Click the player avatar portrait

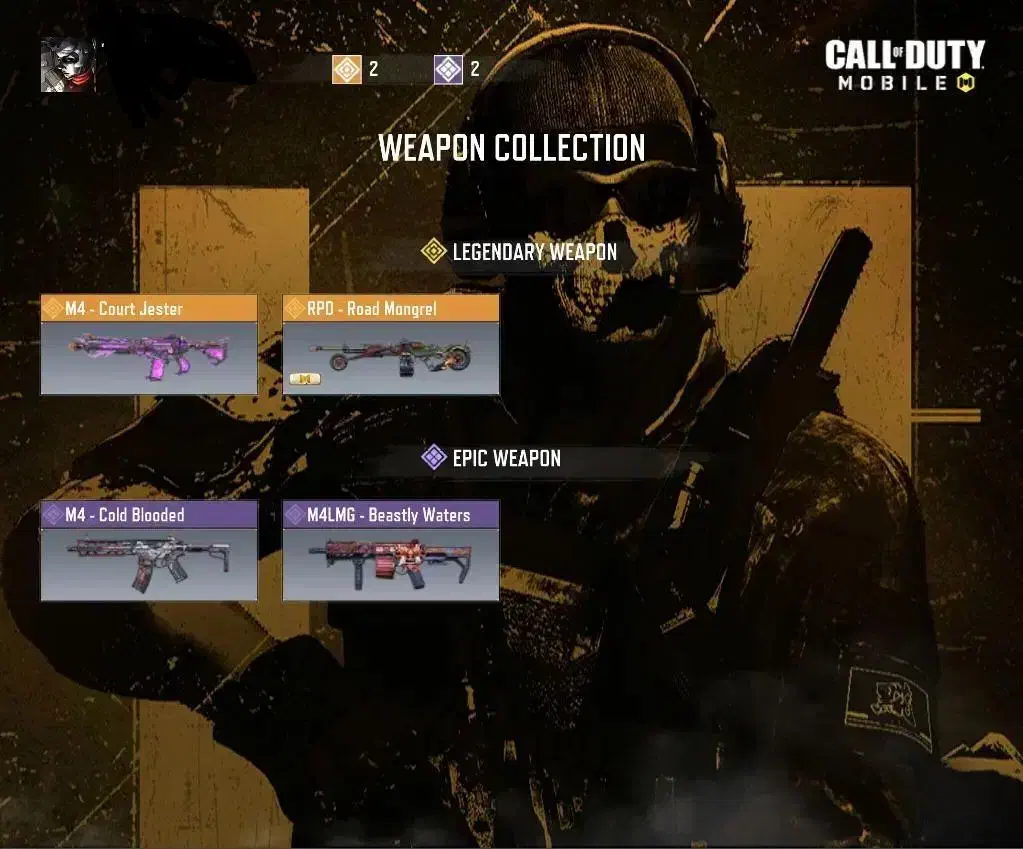click(x=68, y=64)
